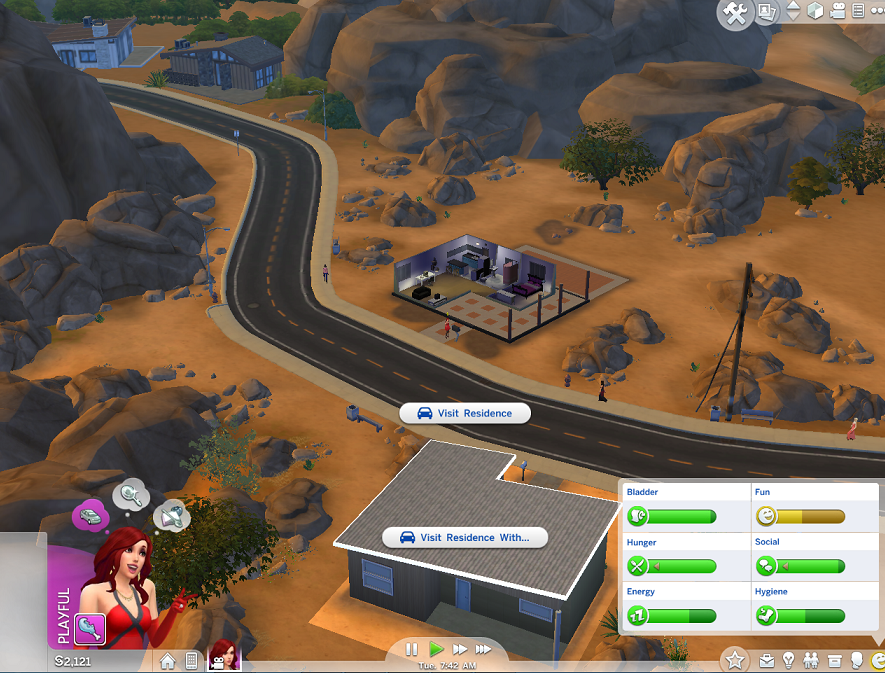Viewport: 885px width, 673px height.
Task: Open the game options list icon
Action: (x=859, y=12)
